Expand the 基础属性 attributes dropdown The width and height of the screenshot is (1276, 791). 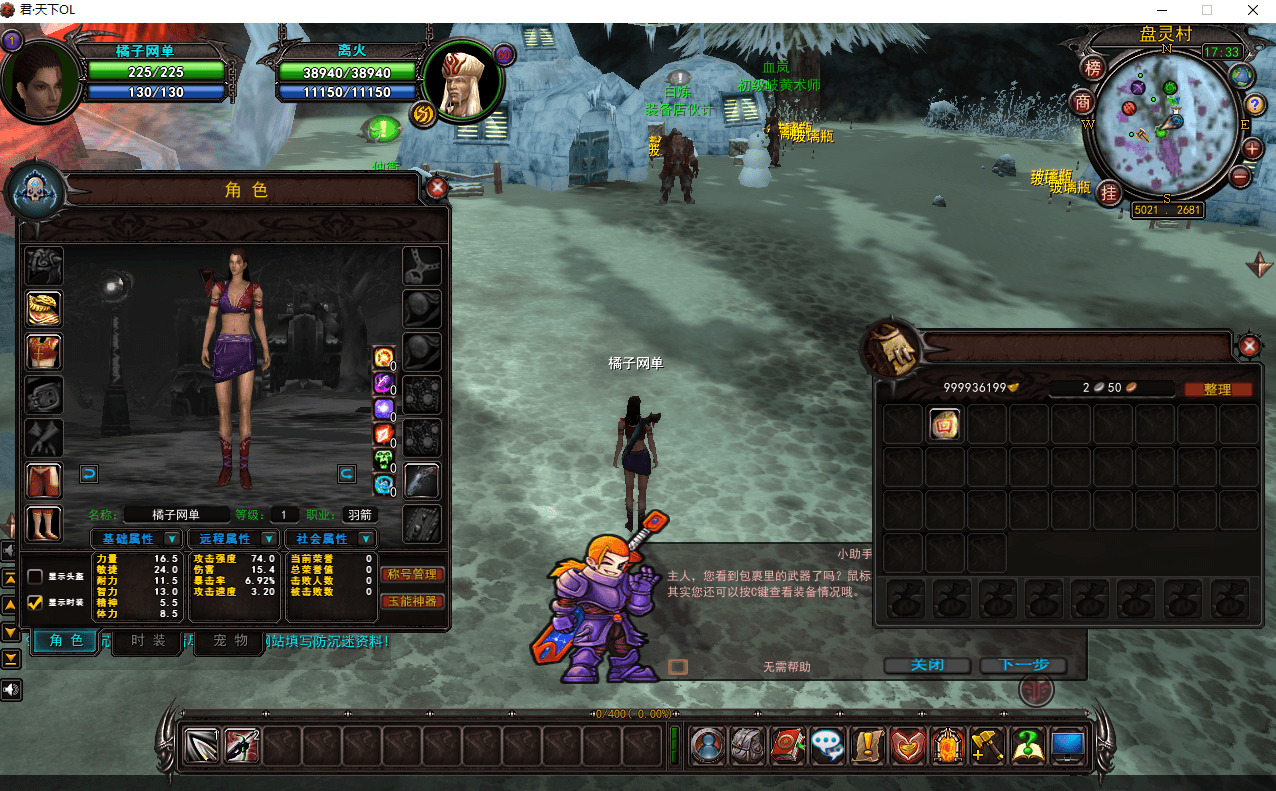[171, 539]
